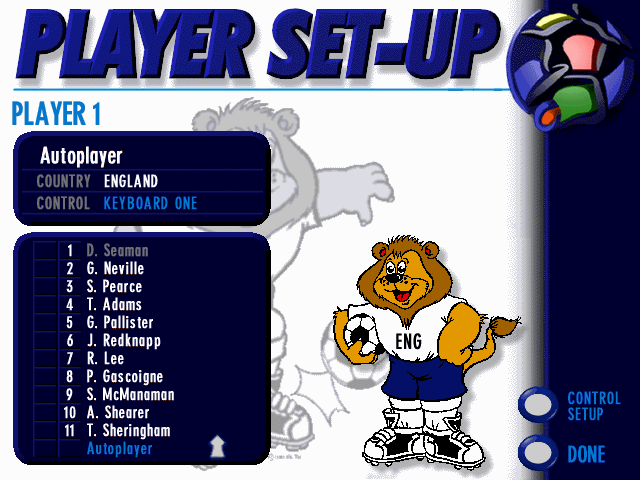Select T. Adams from the list
640x480 pixels.
[x=114, y=305]
